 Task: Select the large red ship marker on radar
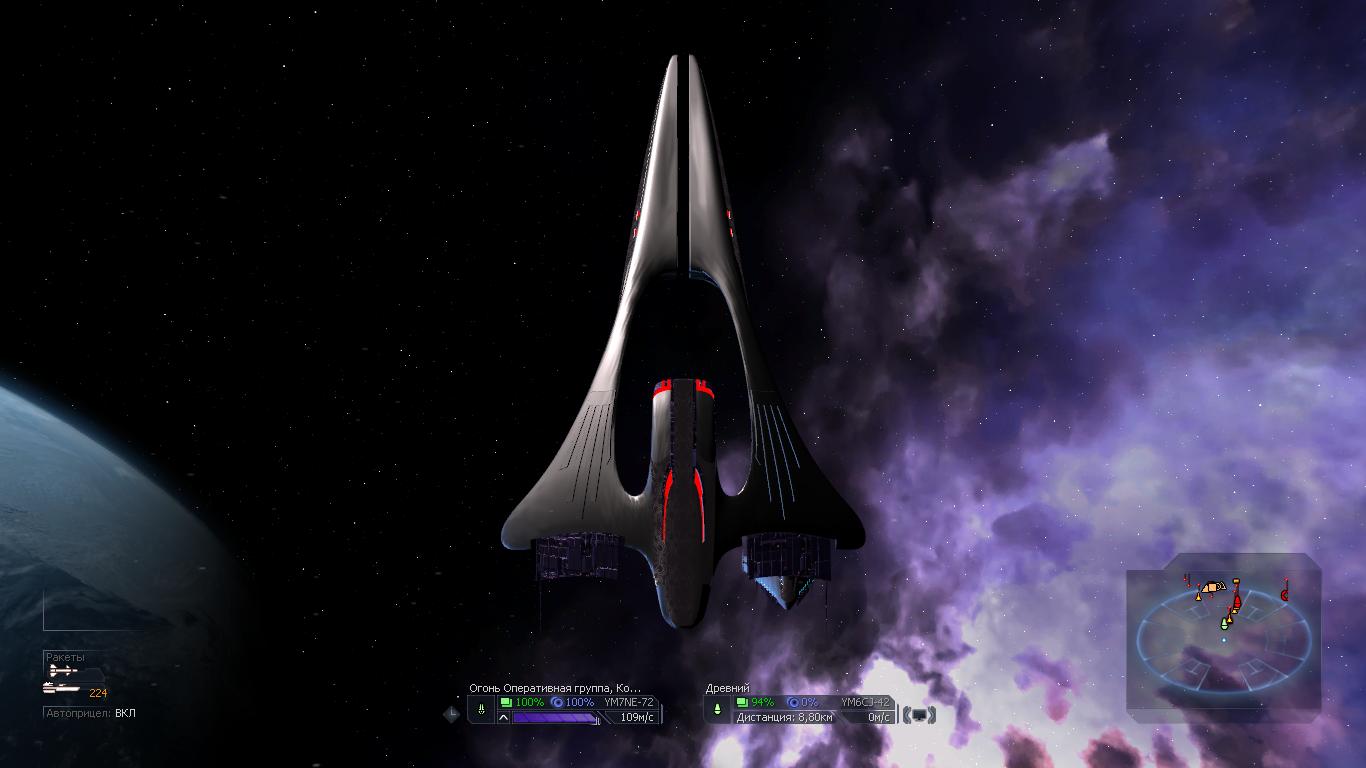point(1237,602)
